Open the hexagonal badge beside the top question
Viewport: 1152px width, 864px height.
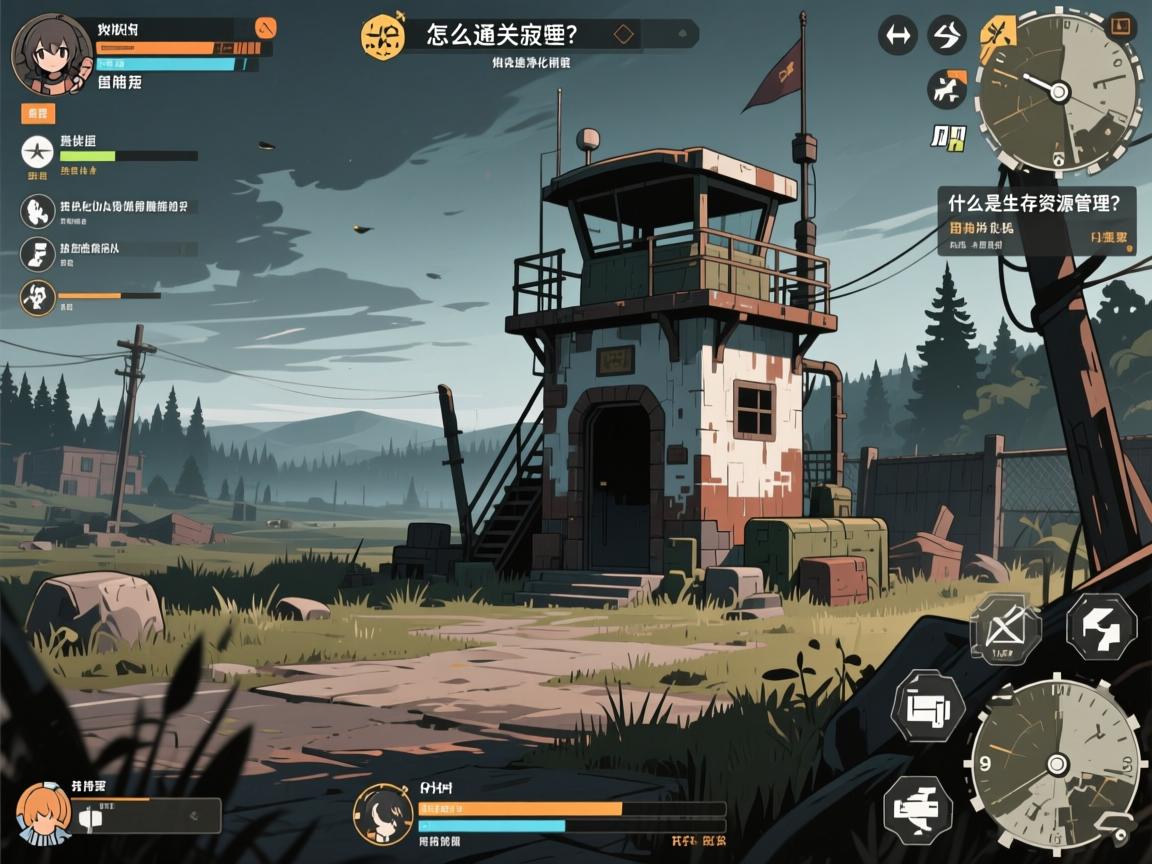pyautogui.click(x=383, y=36)
